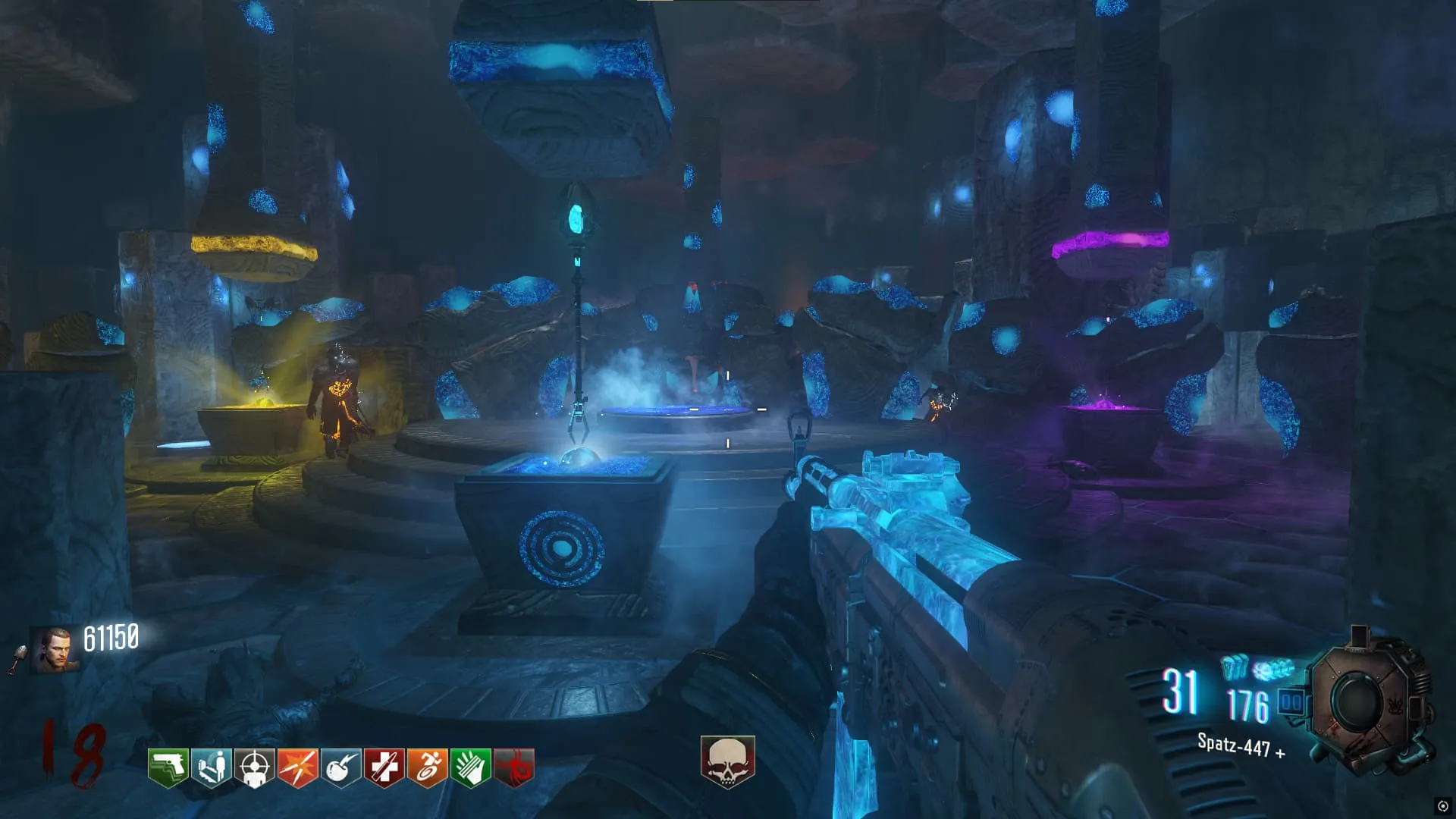The height and width of the screenshot is (819, 1456).
Task: Select the orange Double Tap perk icon
Action: (298, 767)
